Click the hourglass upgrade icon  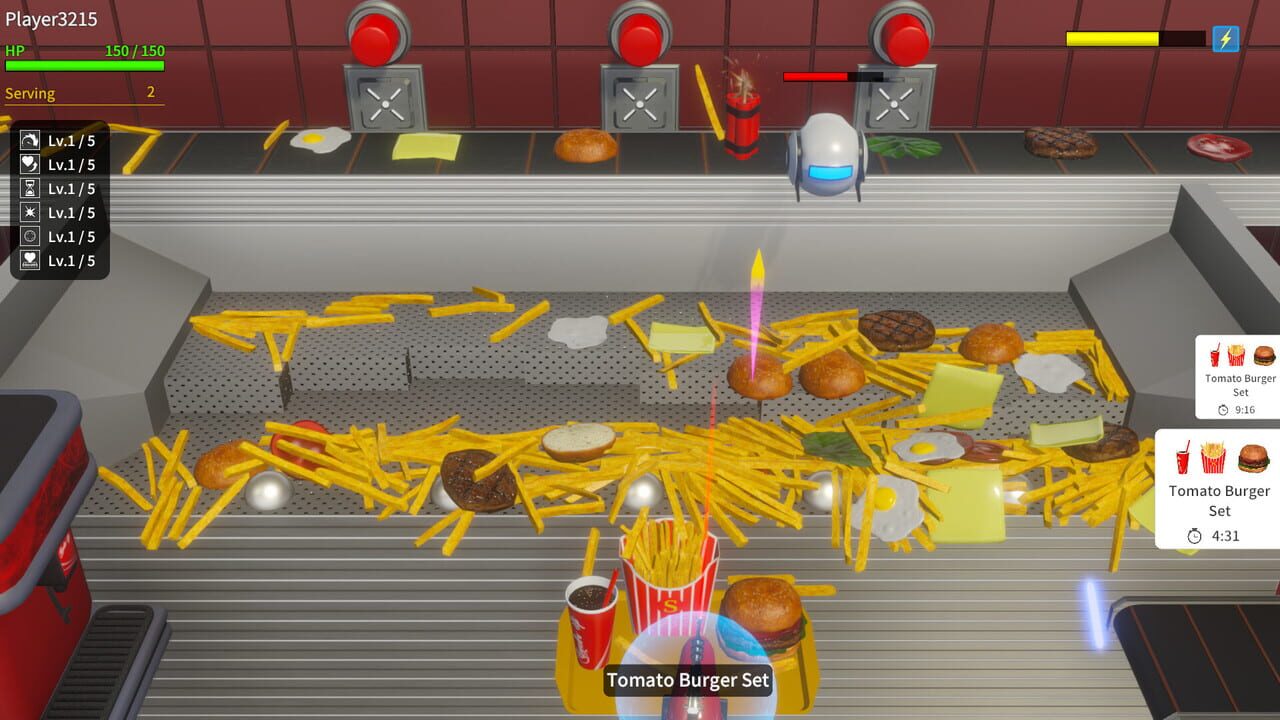point(28,188)
